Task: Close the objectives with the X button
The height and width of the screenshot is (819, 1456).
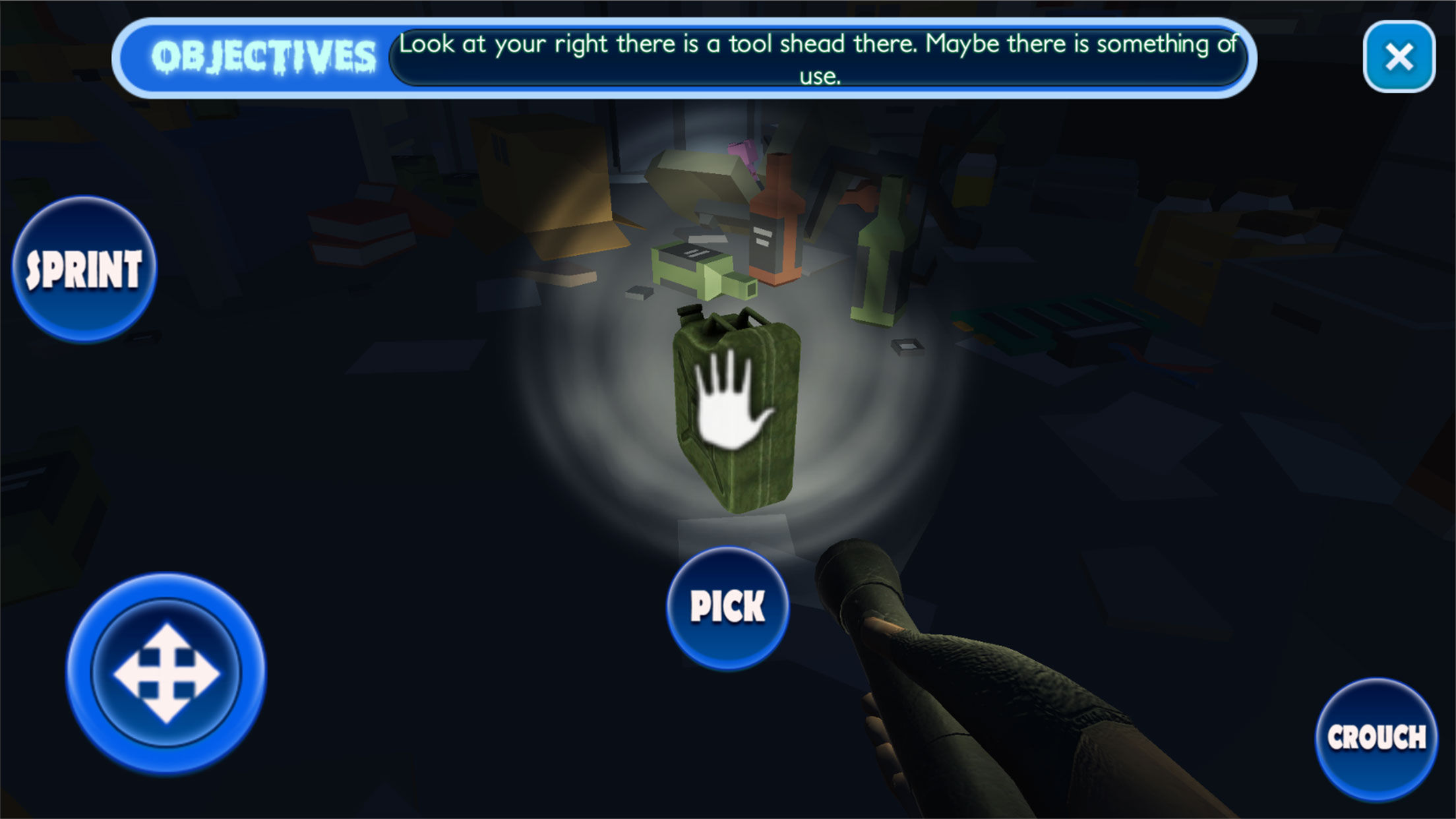Action: (x=1399, y=57)
